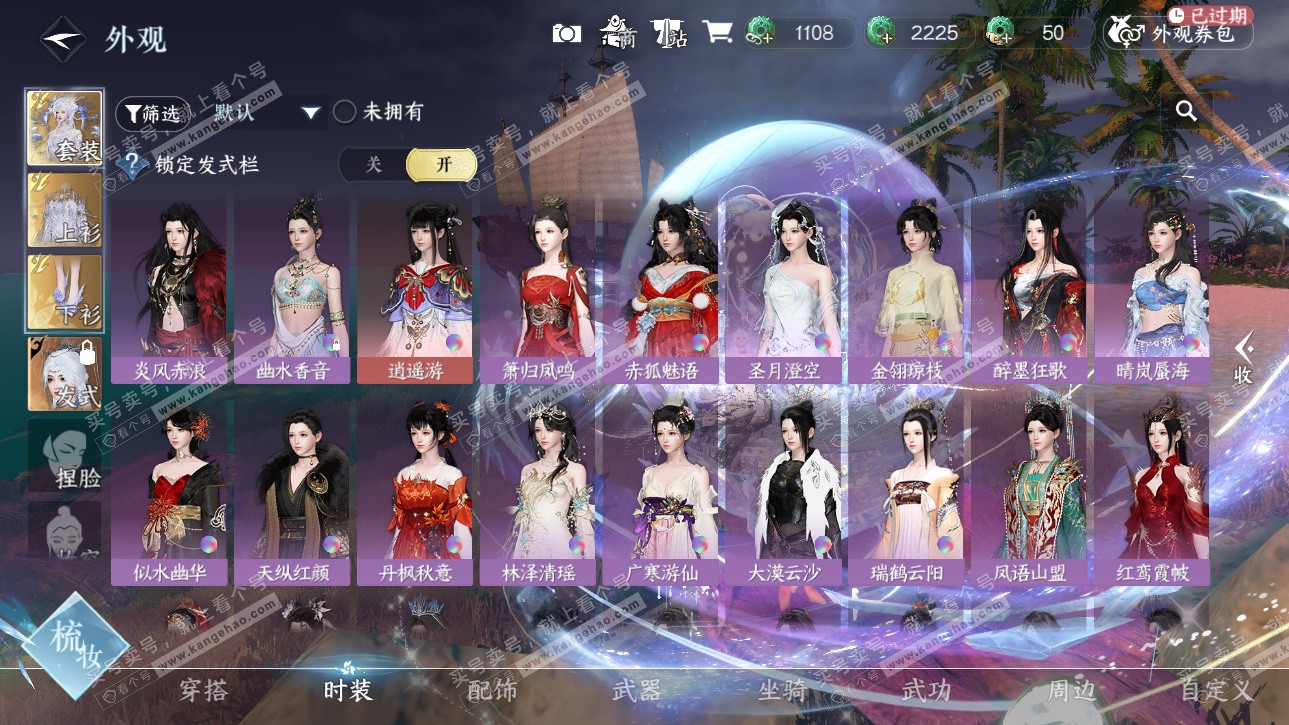The width and height of the screenshot is (1289, 725).
Task: Select the 套装 category tab
Action: tap(65, 128)
